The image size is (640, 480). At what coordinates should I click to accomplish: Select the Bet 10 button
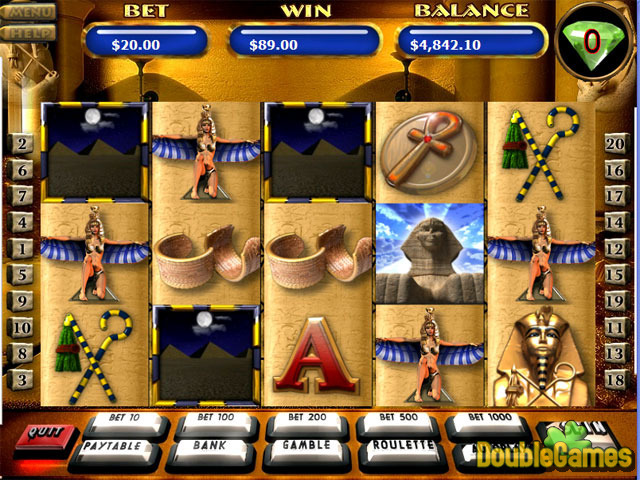(125, 419)
